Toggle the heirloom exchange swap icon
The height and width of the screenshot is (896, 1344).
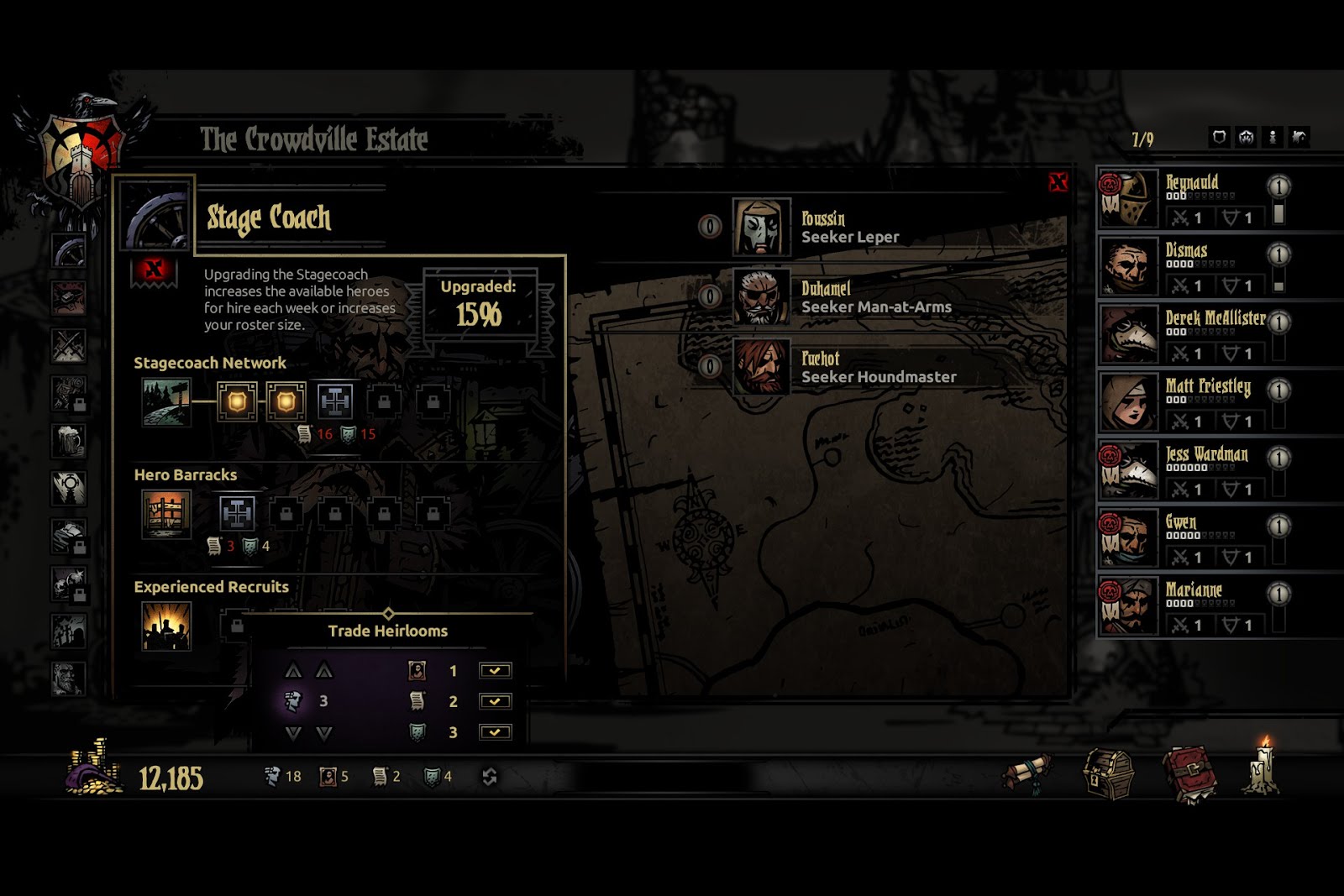pos(490,777)
